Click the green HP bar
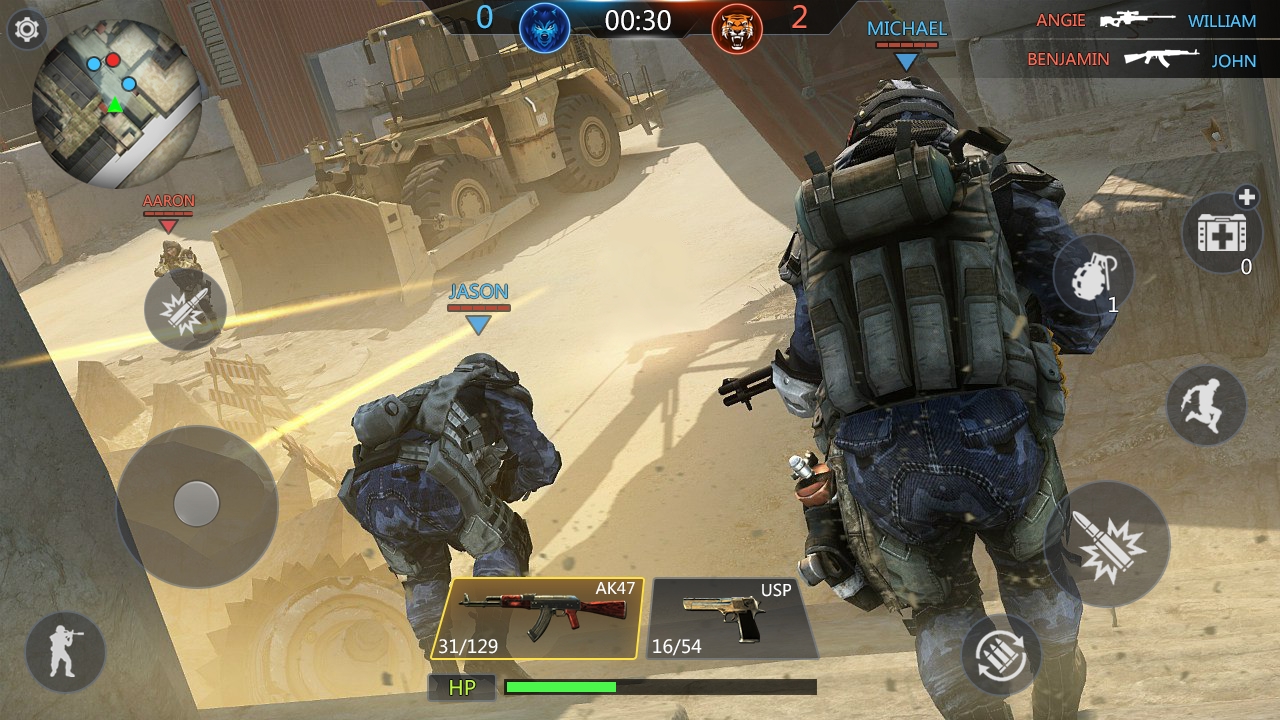Screen dimensions: 1280x720 point(560,687)
